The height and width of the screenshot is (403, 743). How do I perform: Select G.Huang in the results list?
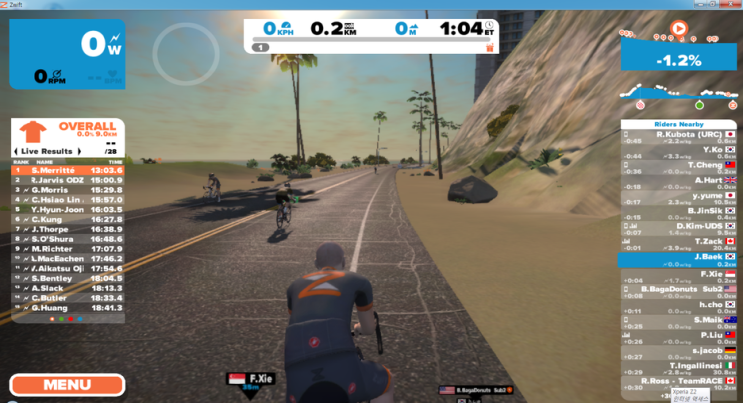click(x=68, y=307)
